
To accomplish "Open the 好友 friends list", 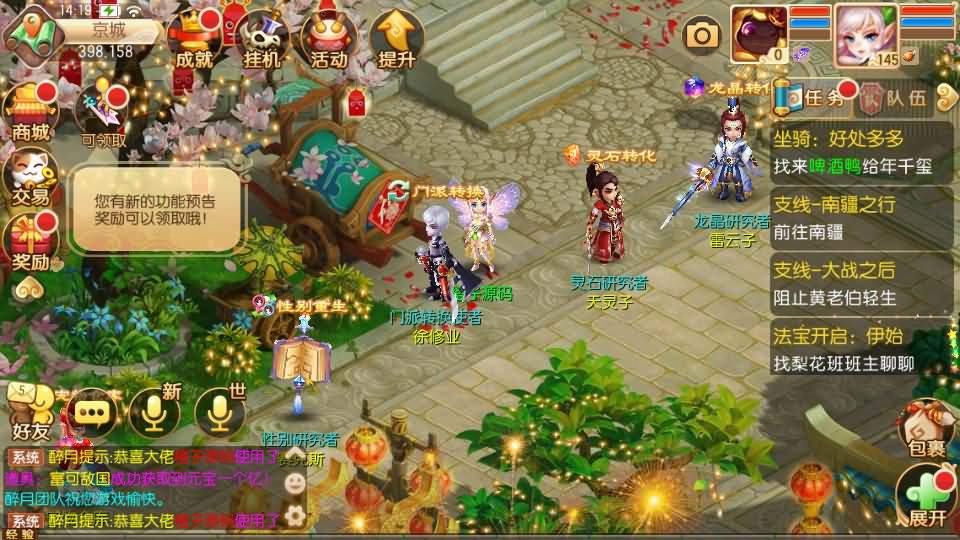I will point(28,412).
